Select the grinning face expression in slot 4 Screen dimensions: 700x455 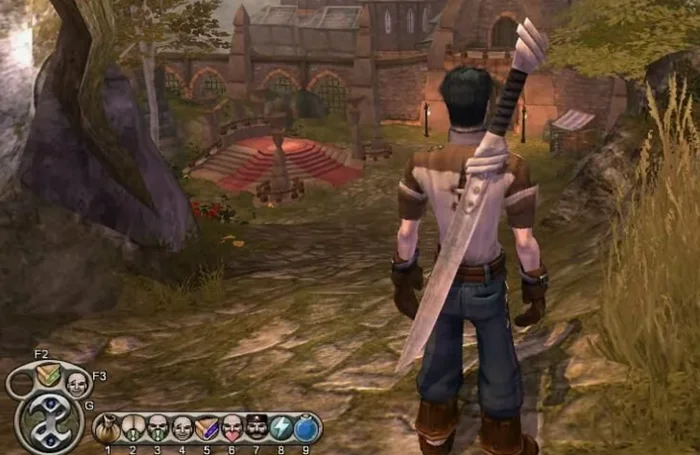pyautogui.click(x=182, y=428)
